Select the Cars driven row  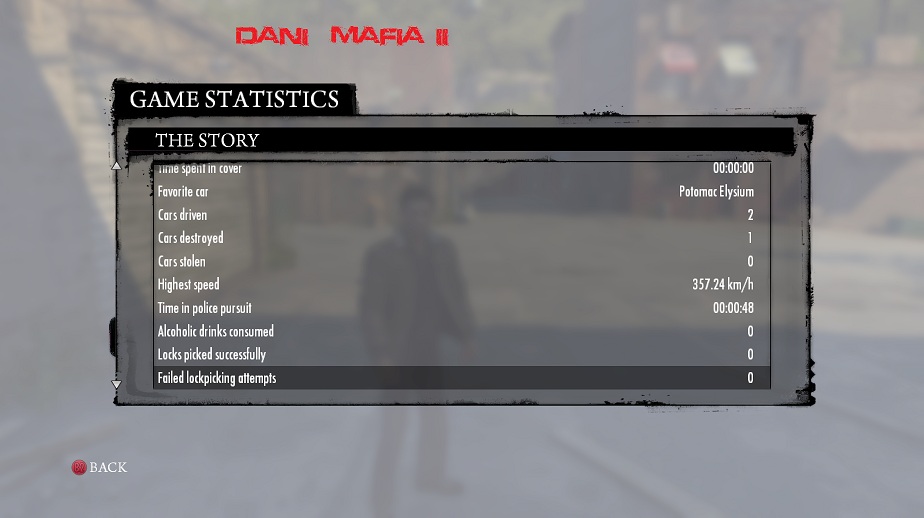[x=461, y=215]
